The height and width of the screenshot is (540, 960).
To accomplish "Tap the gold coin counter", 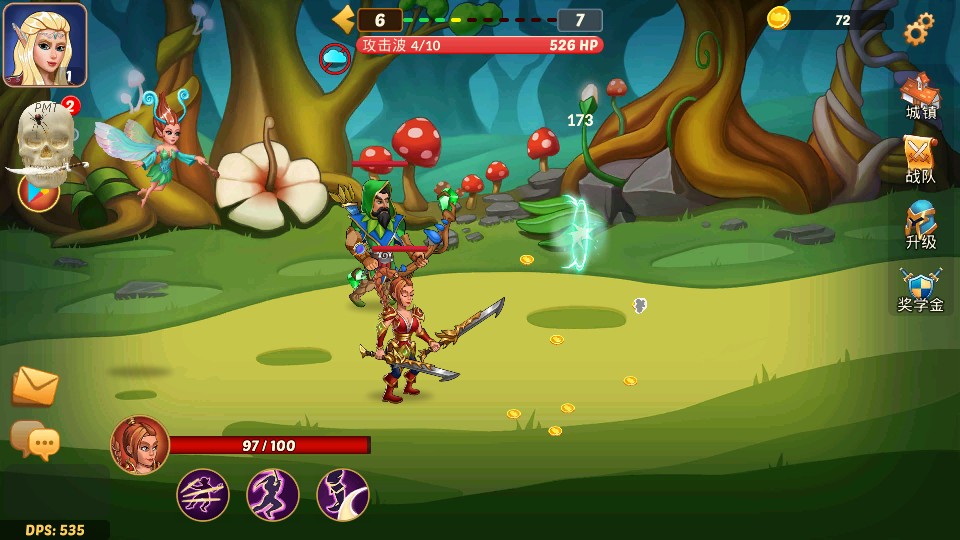I will point(829,19).
